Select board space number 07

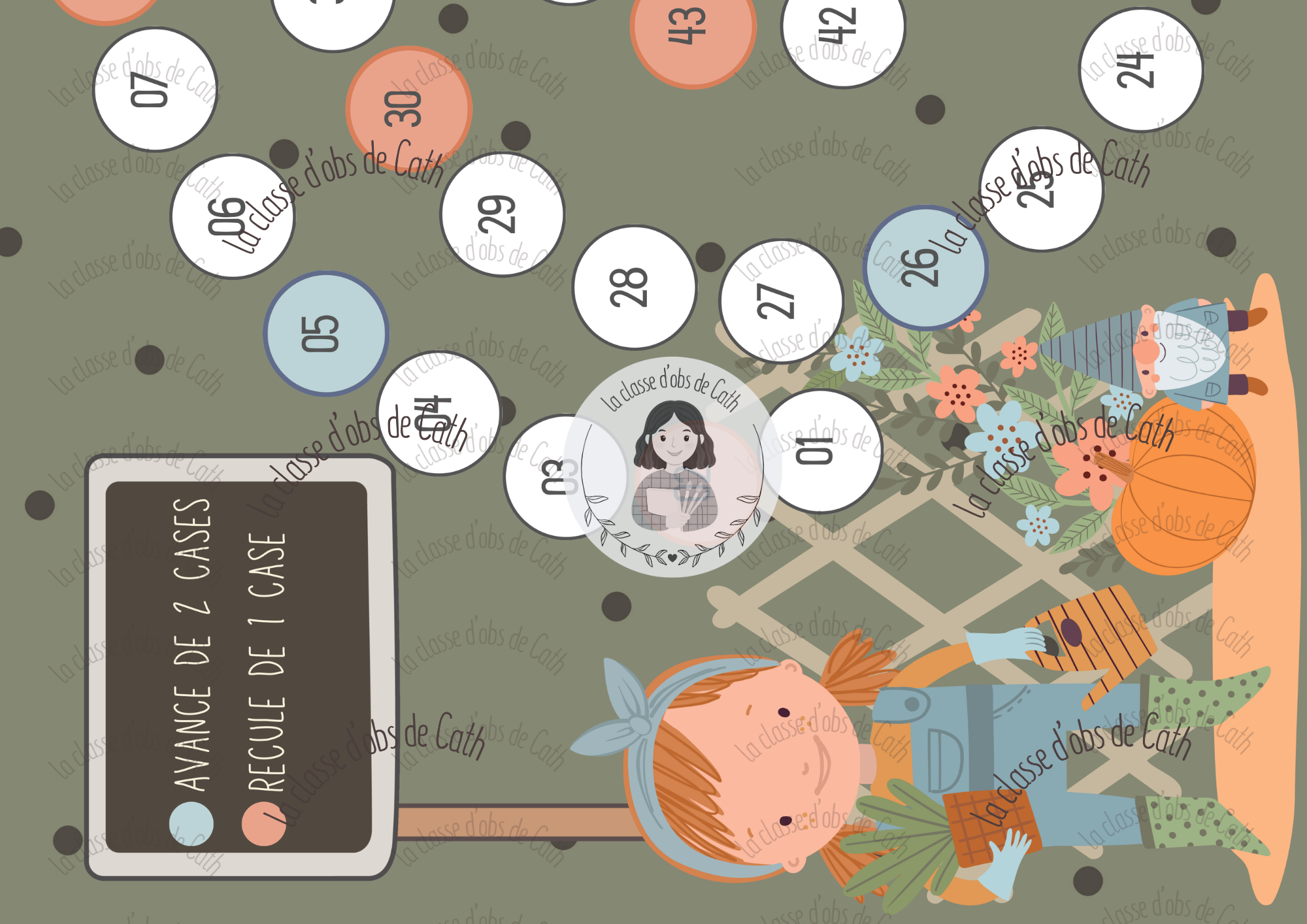point(155,90)
